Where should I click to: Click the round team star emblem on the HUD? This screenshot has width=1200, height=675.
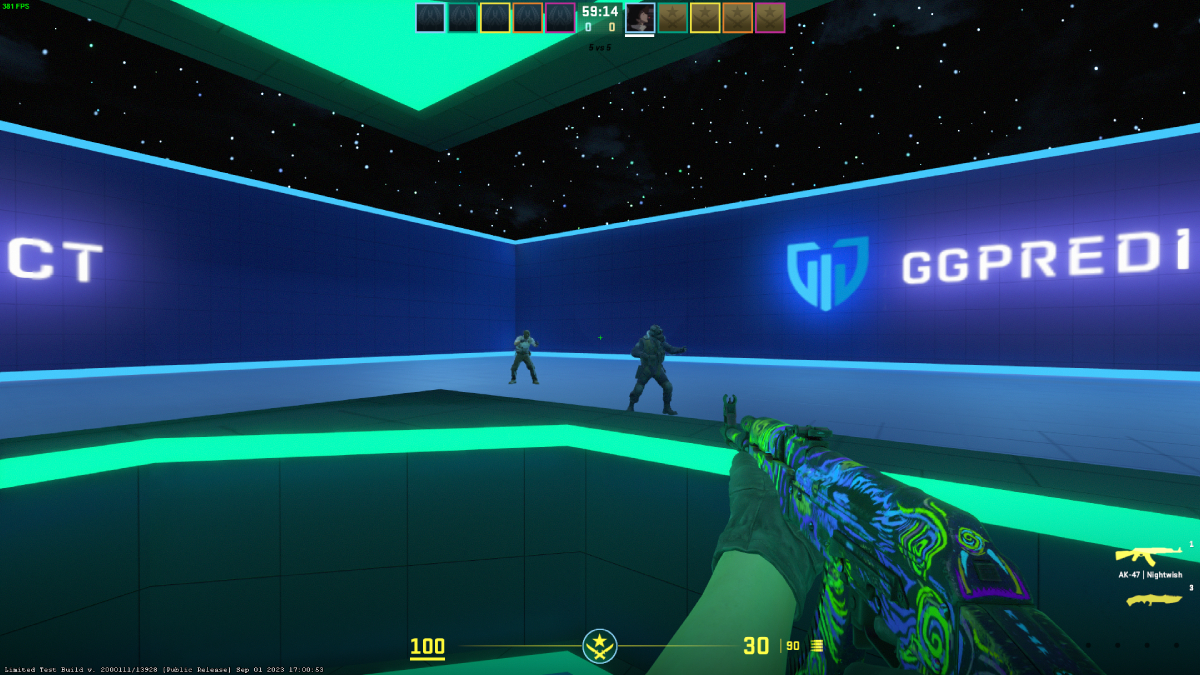coord(600,645)
